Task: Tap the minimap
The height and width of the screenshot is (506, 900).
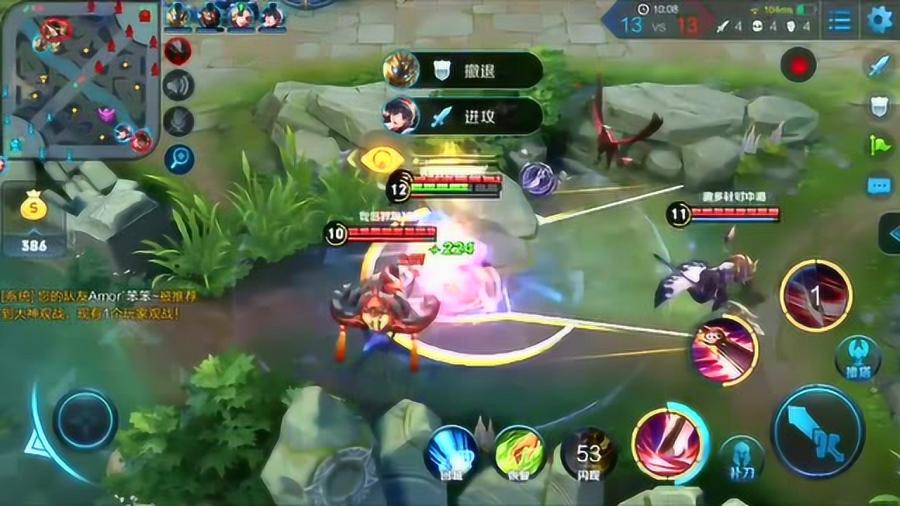Action: point(80,78)
